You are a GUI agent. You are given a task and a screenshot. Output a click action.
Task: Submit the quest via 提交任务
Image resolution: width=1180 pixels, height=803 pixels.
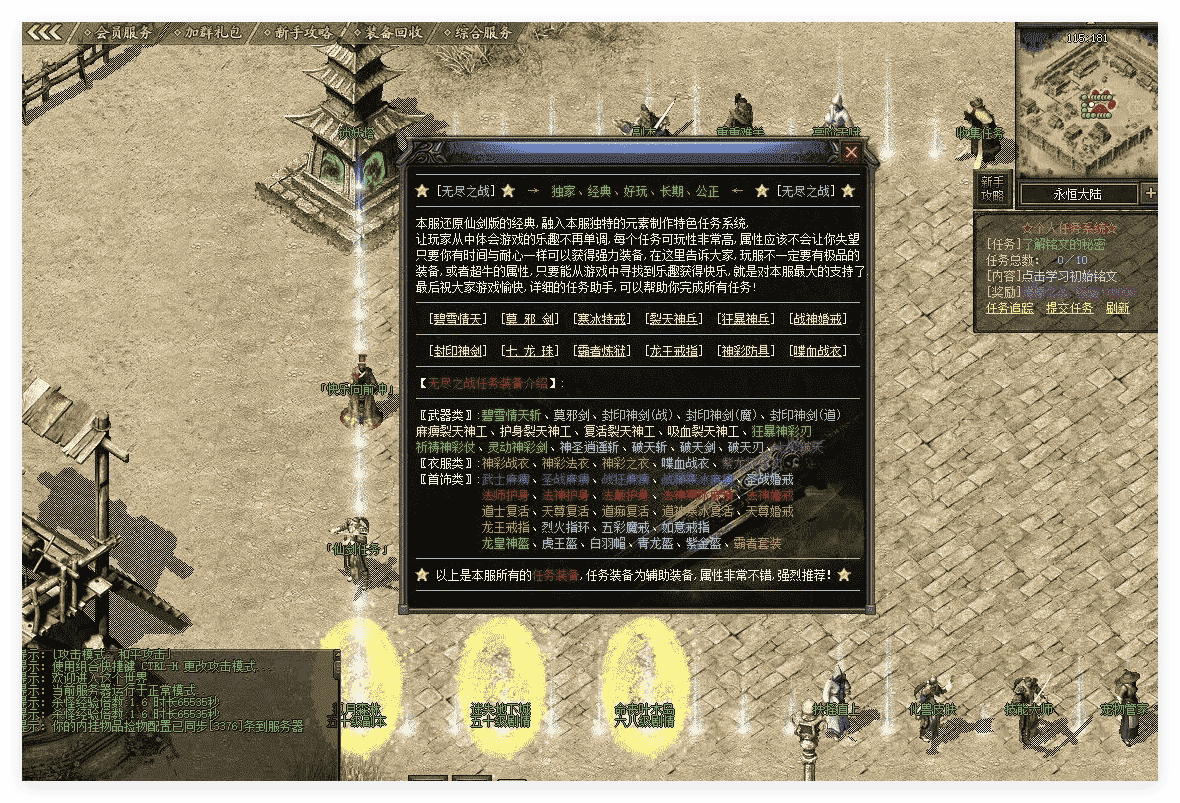click(1069, 308)
